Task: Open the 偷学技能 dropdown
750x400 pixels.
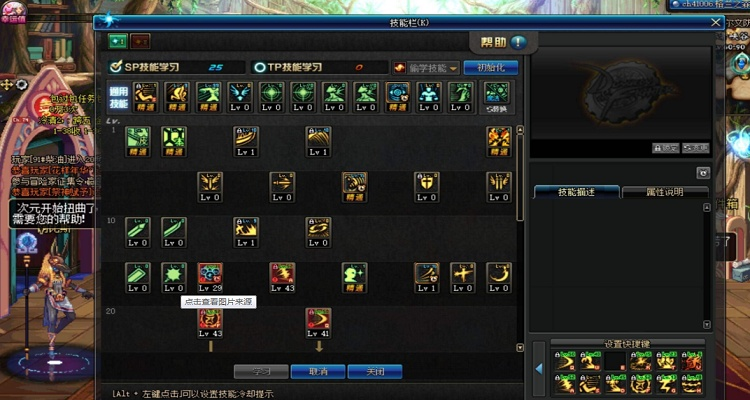Action: point(427,67)
